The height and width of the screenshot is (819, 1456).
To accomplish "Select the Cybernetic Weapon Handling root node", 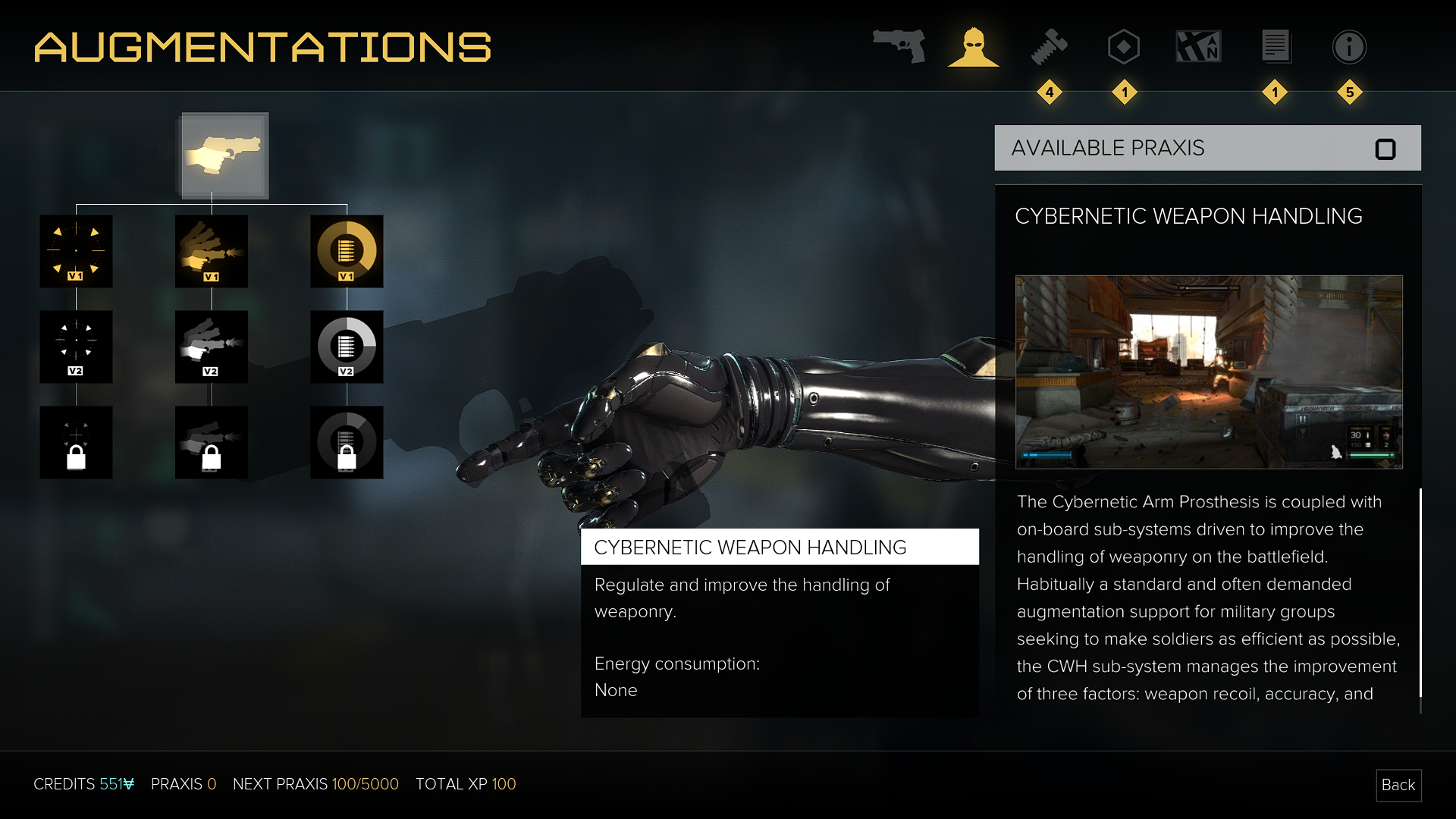I will [x=224, y=155].
